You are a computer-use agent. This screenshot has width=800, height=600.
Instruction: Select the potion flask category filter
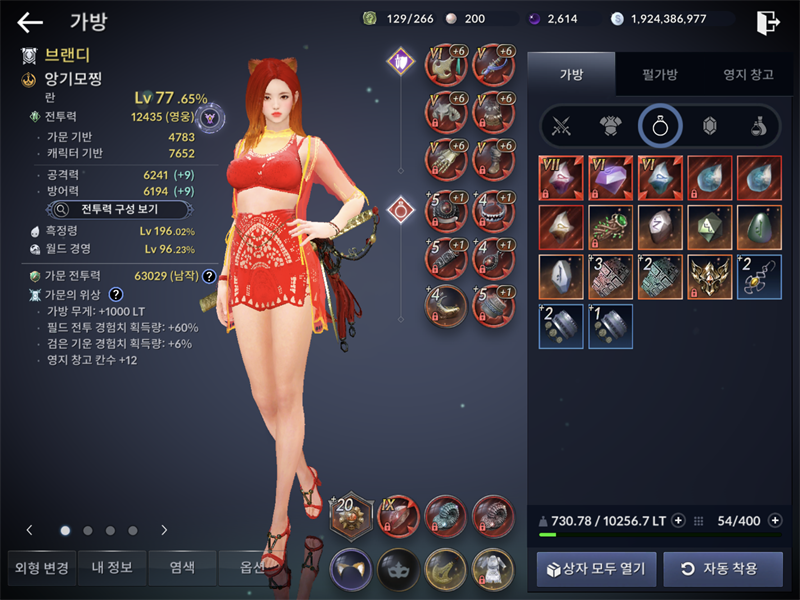[758, 126]
